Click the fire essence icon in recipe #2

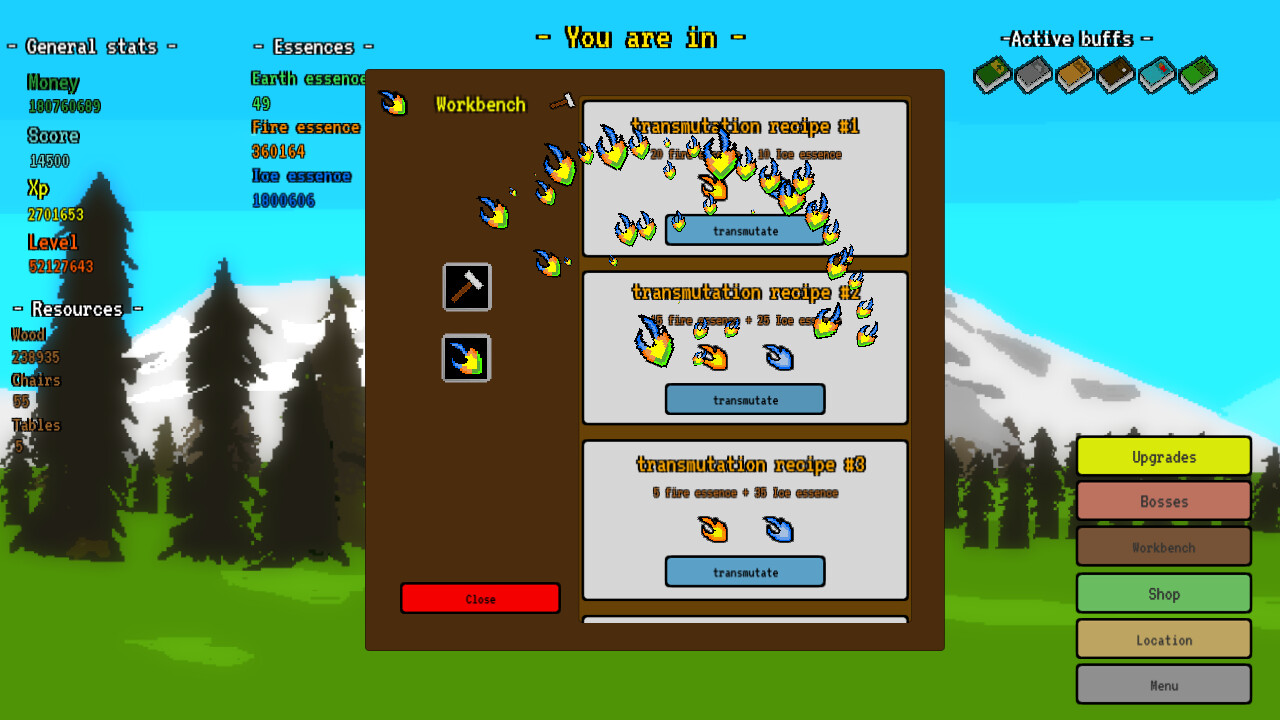pyautogui.click(x=713, y=357)
